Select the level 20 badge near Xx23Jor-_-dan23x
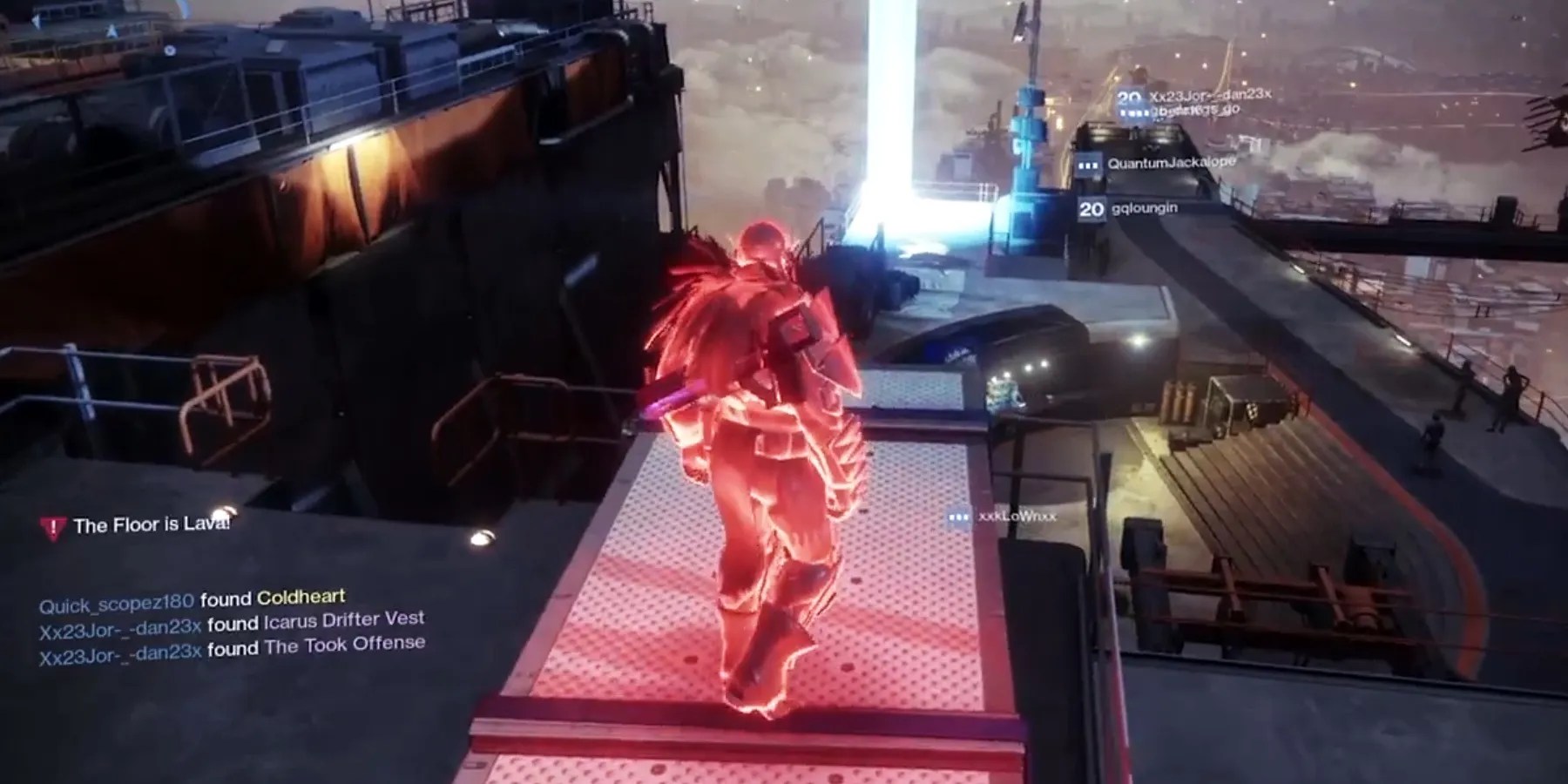The width and height of the screenshot is (1568, 784). coord(1128,98)
